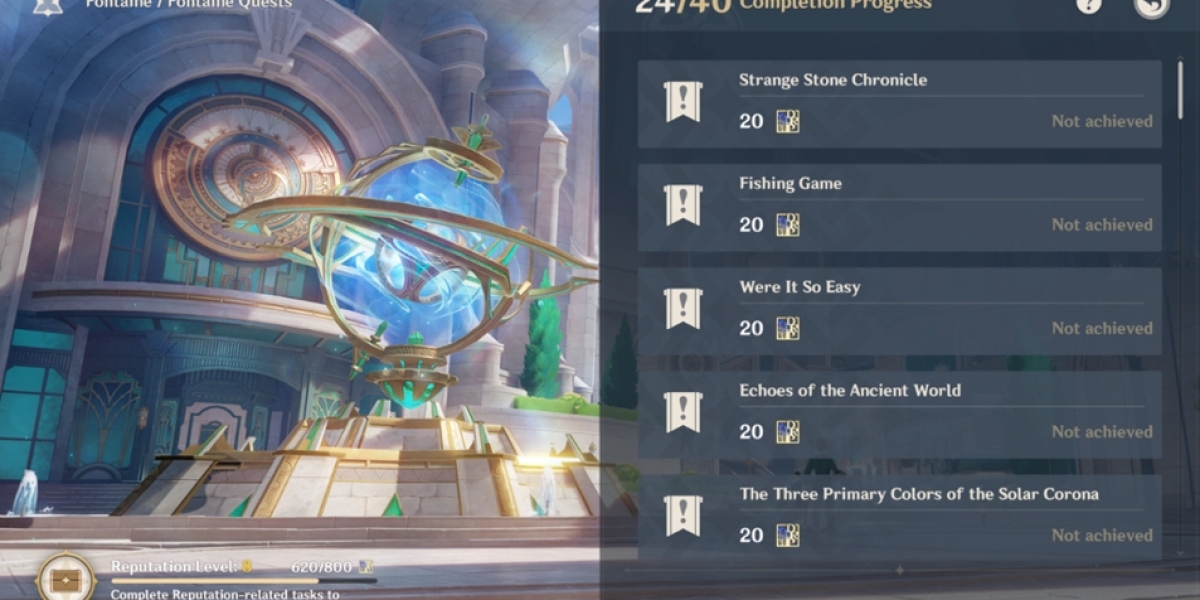Choose the Were It So Easy quest
Screen dimensions: 1200x600
pyautogui.click(x=899, y=311)
